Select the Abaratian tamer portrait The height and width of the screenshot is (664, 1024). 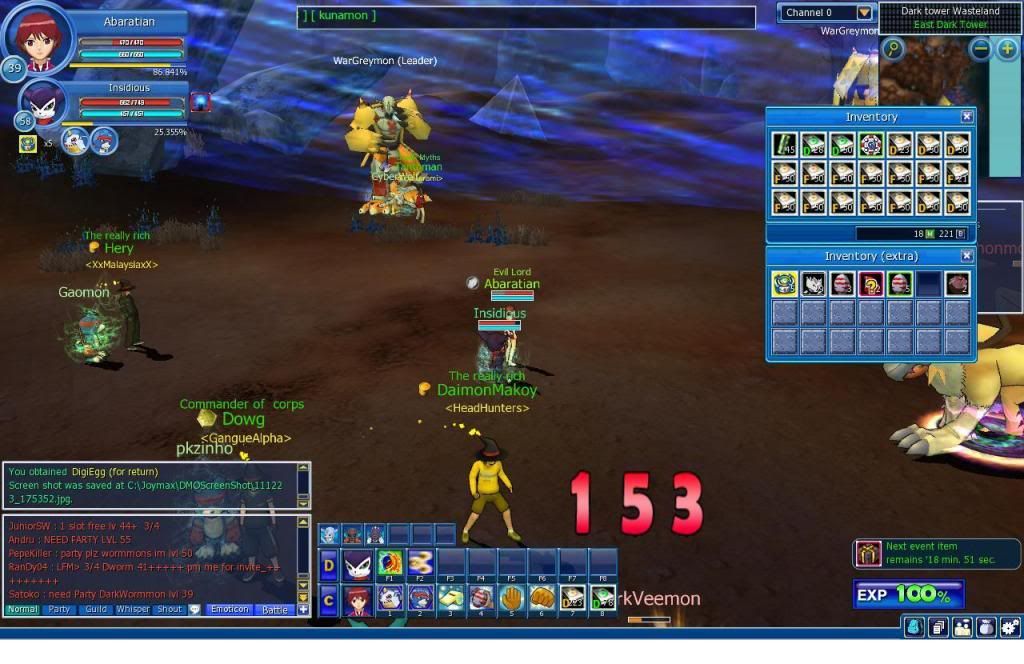pos(38,38)
